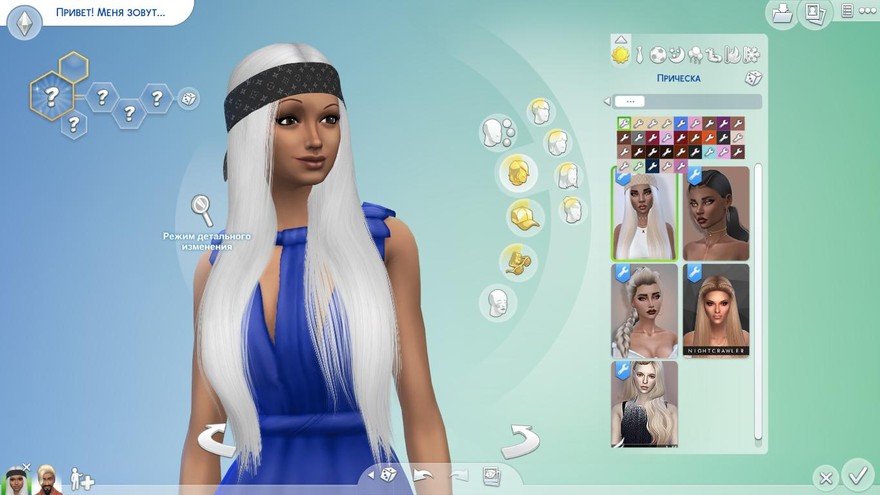Choose the dark ponytail hairstyle thumbnail
The width and height of the screenshot is (880, 495).
tap(716, 212)
